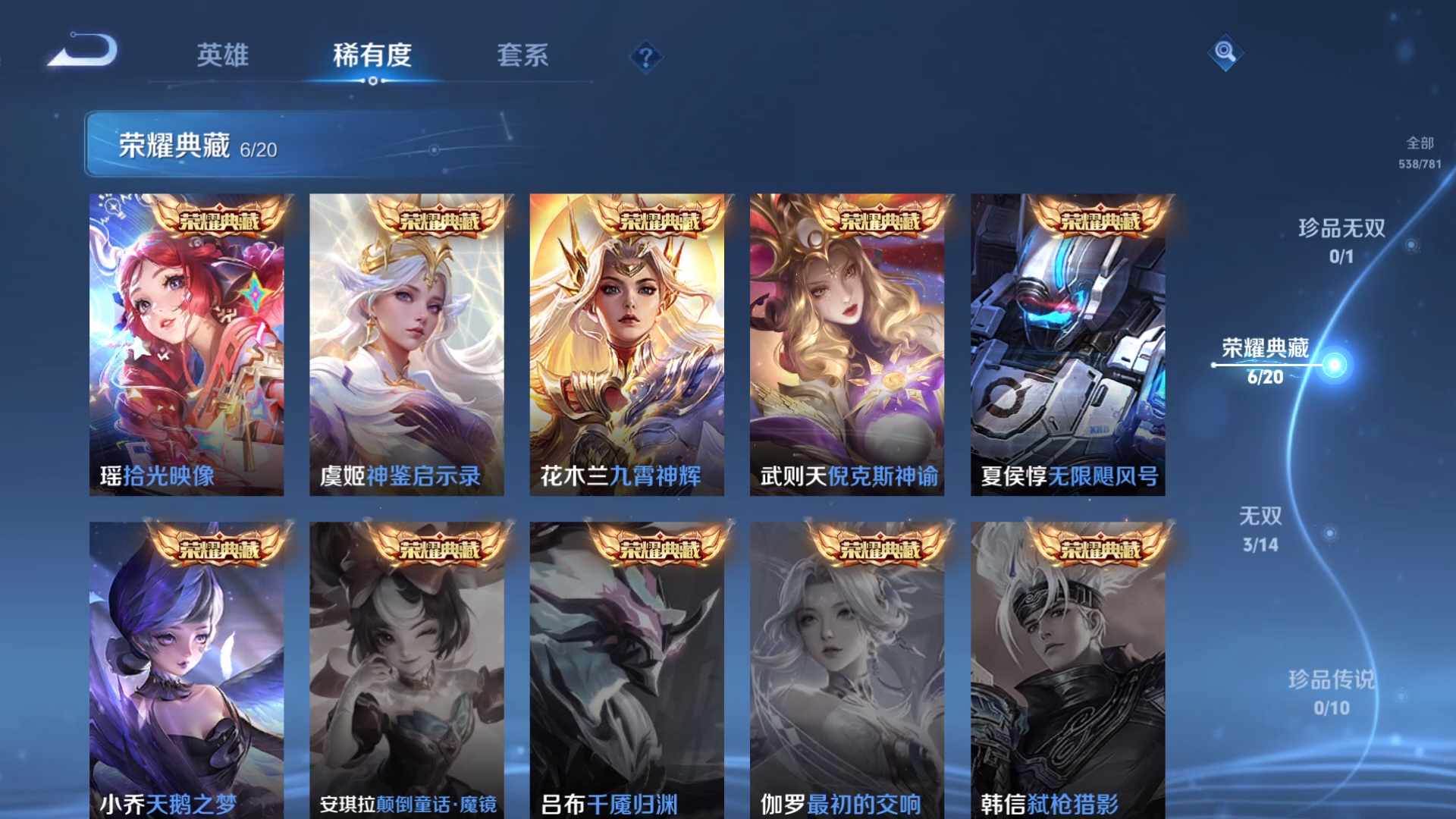
Task: Jump to the 珍品传说 rarity category
Action: tap(1332, 692)
